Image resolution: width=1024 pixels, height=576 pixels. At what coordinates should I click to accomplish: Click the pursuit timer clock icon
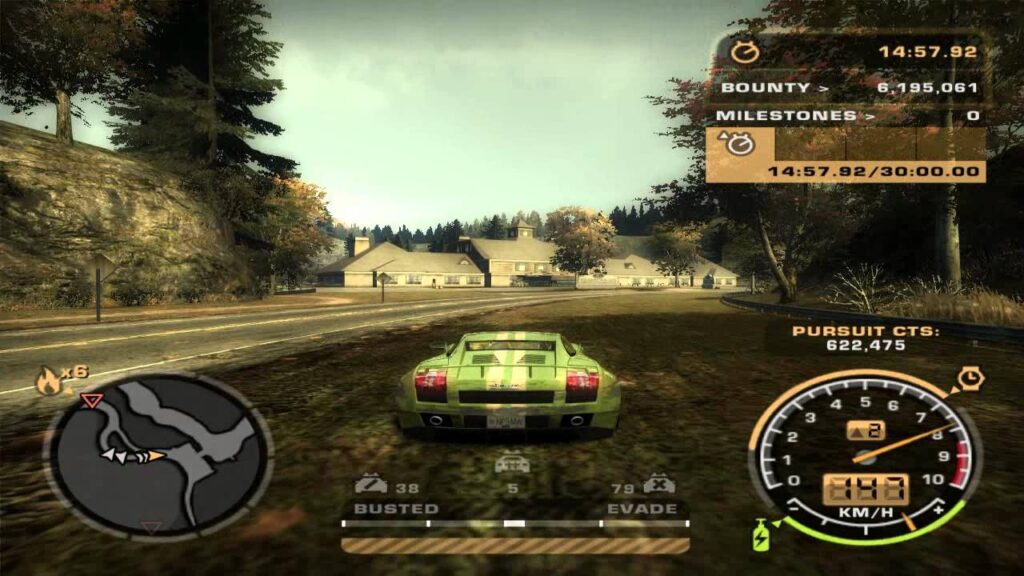[x=745, y=51]
